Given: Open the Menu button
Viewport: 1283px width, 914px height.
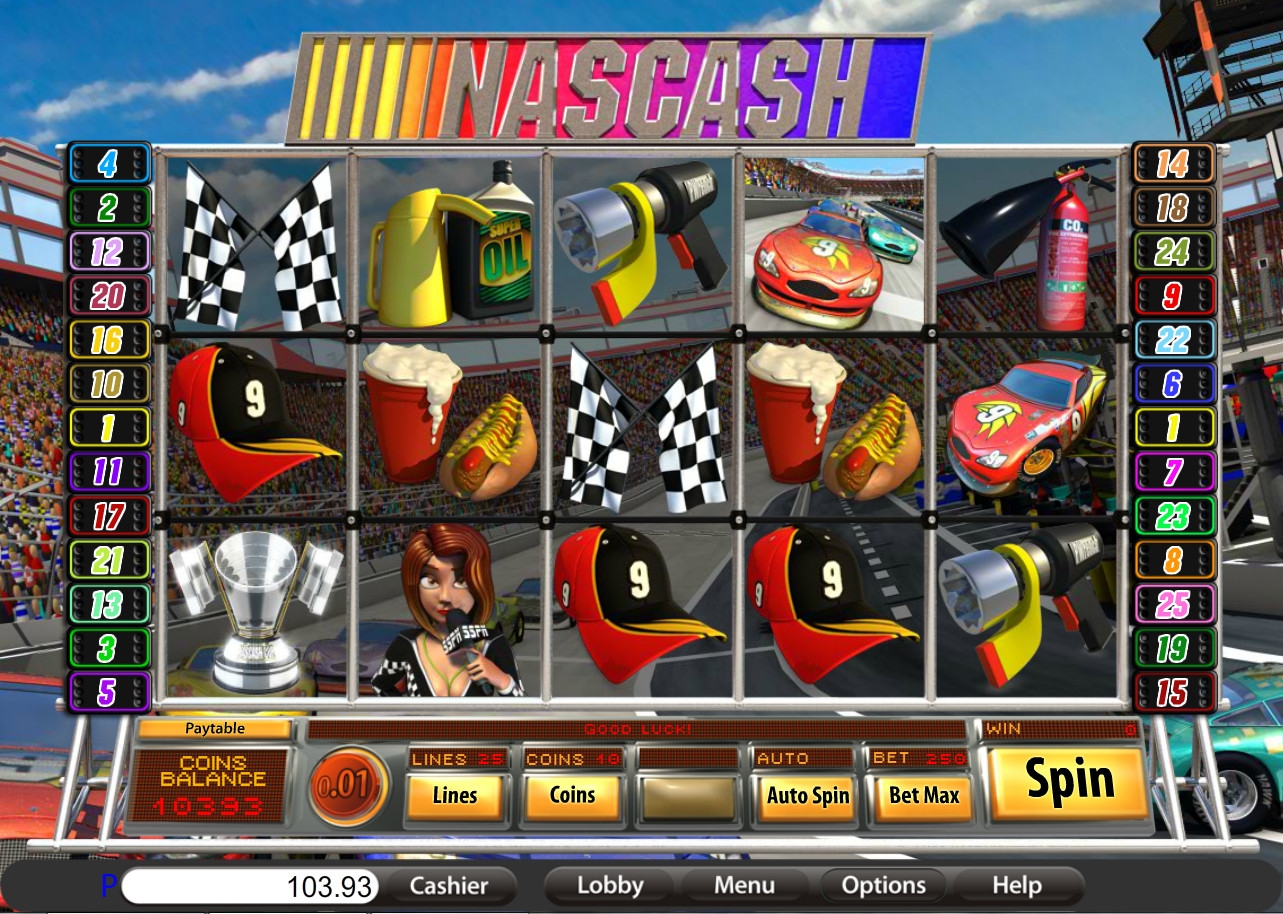Looking at the screenshot, I should (744, 886).
